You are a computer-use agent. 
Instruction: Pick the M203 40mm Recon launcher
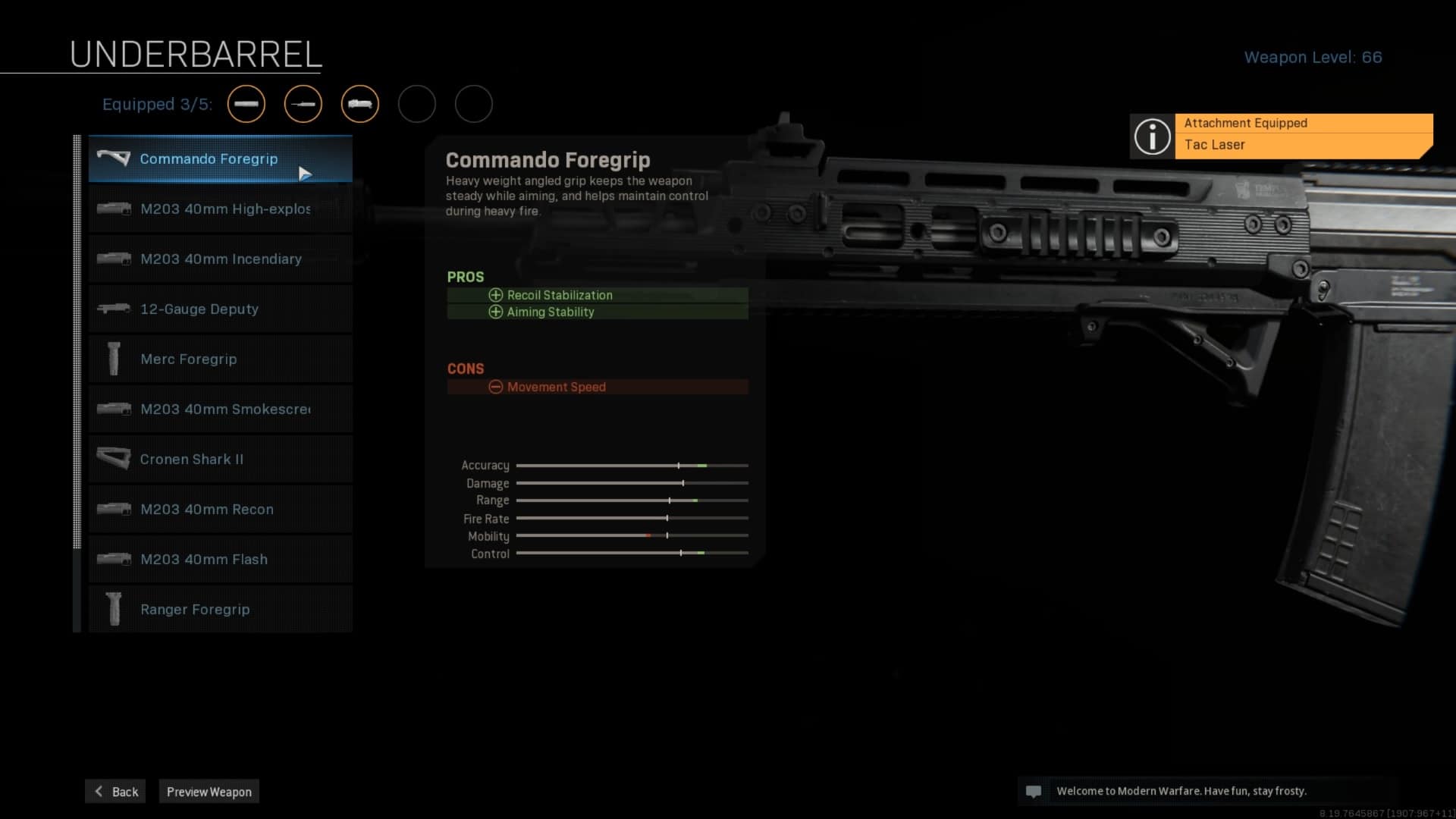220,510
